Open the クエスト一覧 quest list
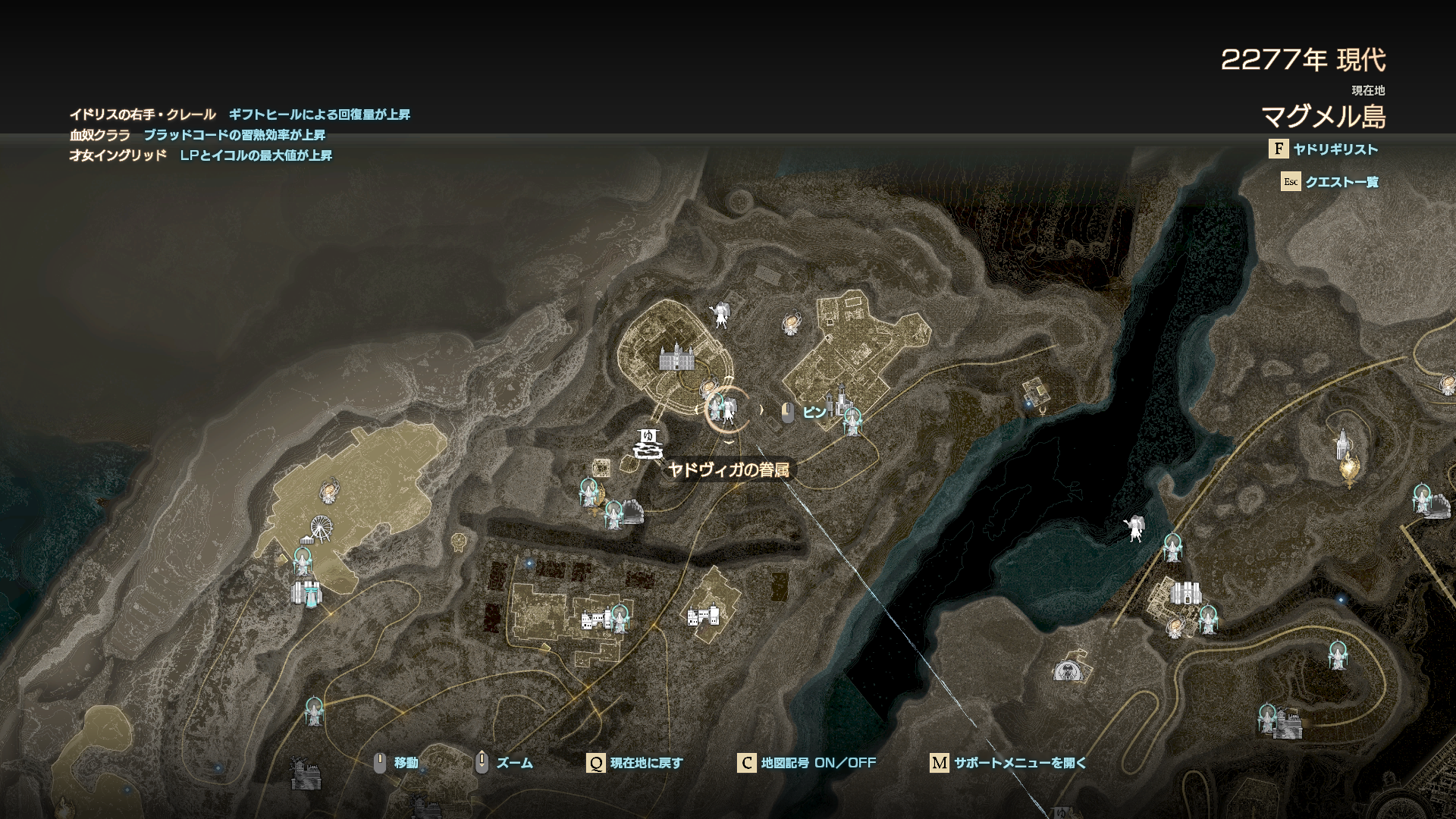1456x819 pixels. pos(1341,182)
